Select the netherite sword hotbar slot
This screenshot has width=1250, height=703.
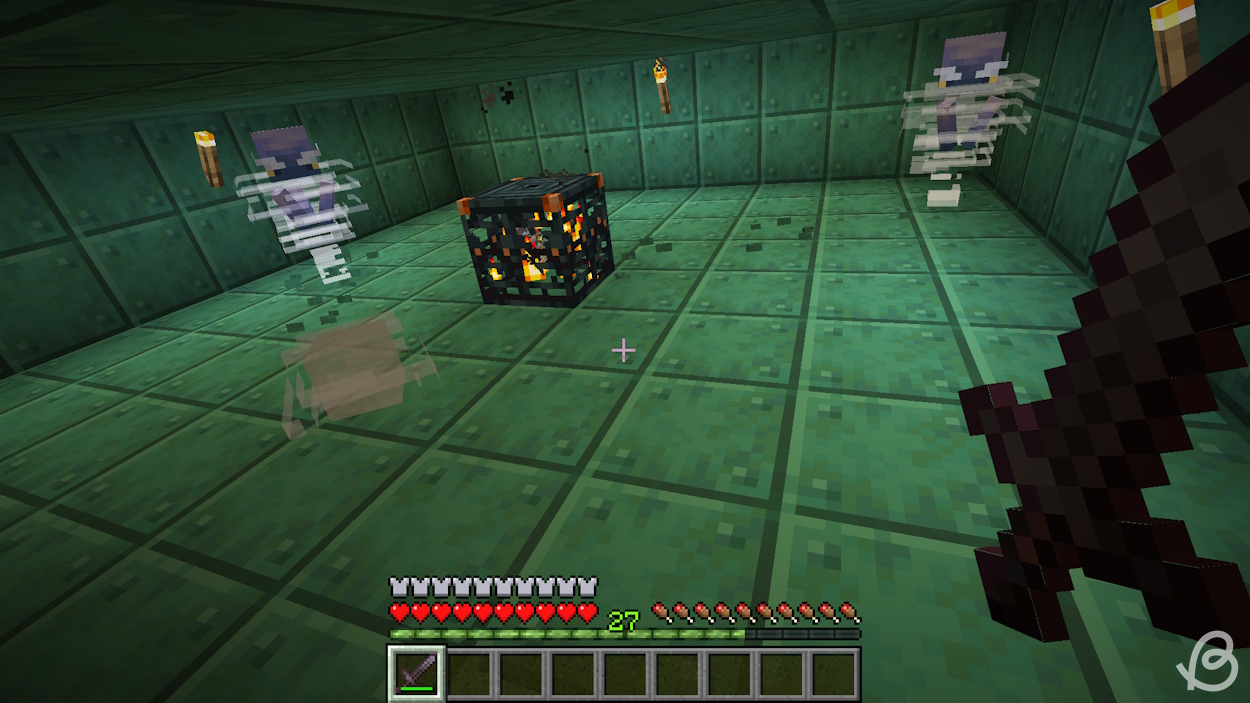click(417, 672)
